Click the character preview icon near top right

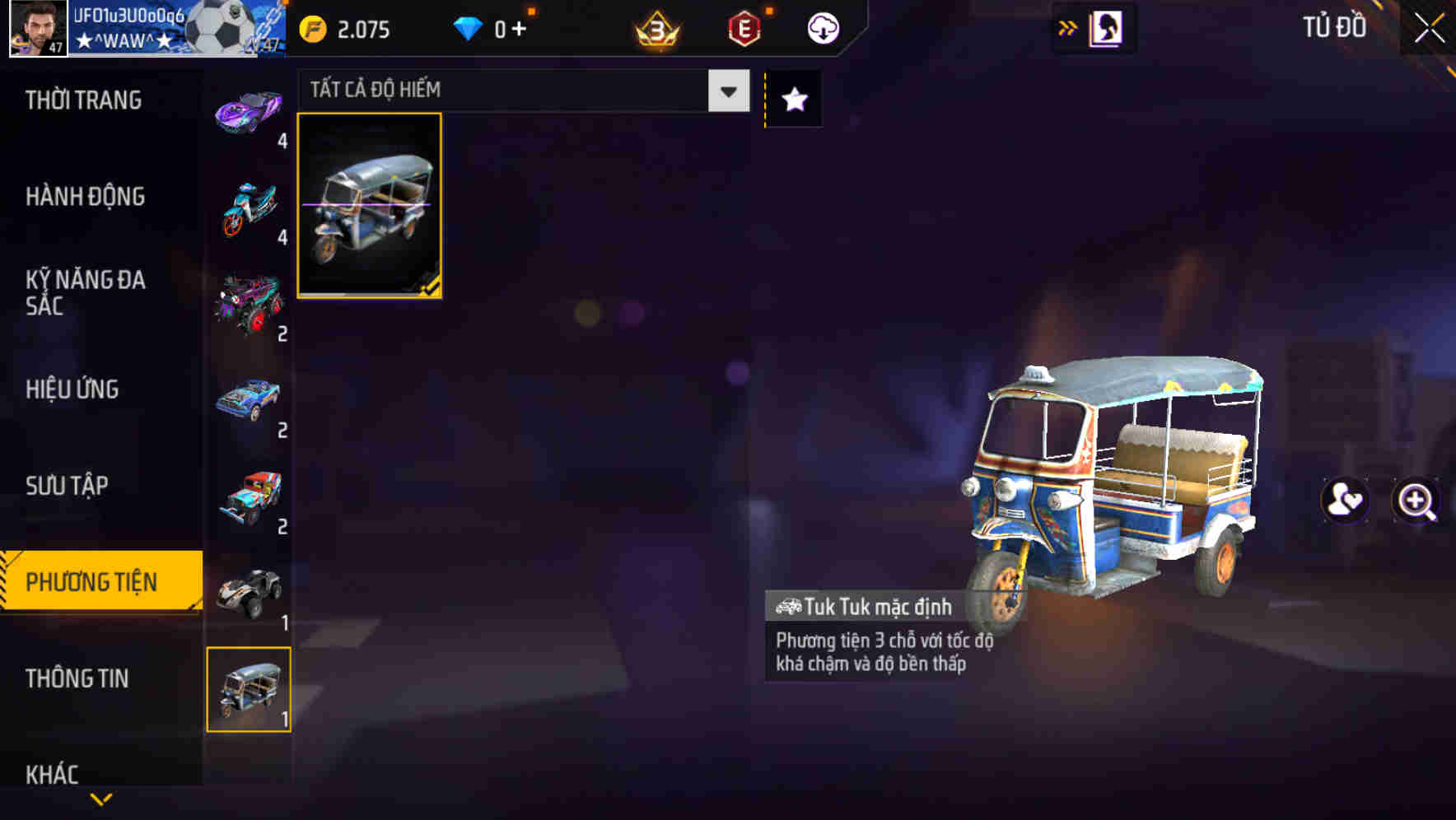[x=1107, y=27]
